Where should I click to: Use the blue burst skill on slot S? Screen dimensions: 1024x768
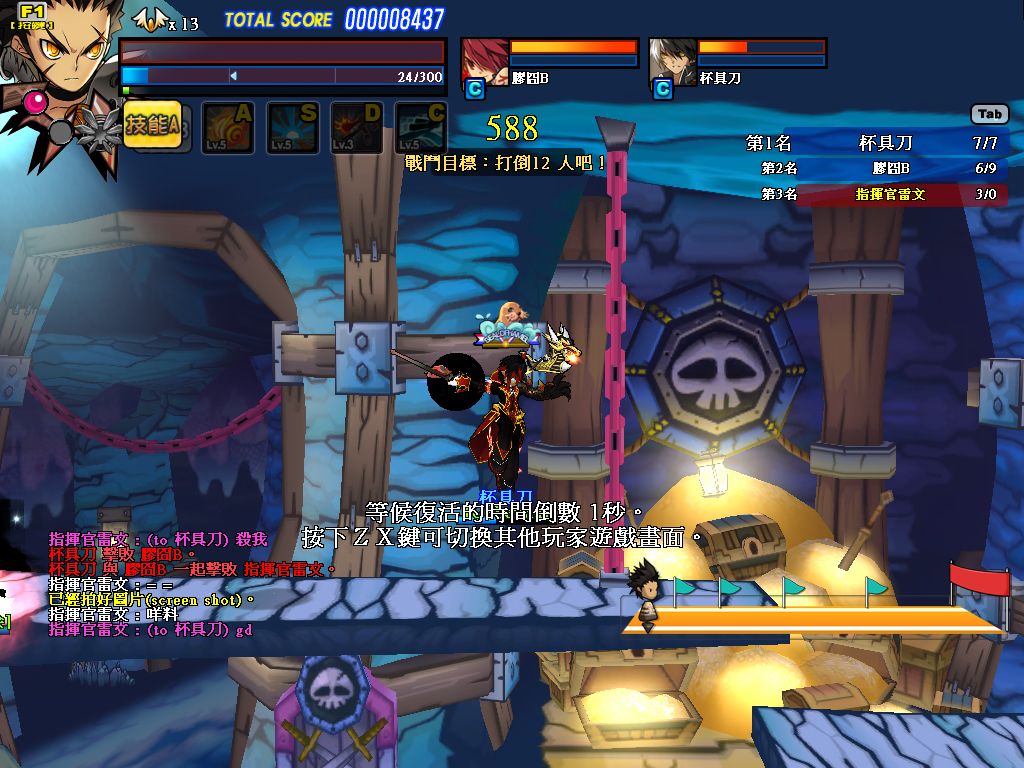(x=292, y=127)
